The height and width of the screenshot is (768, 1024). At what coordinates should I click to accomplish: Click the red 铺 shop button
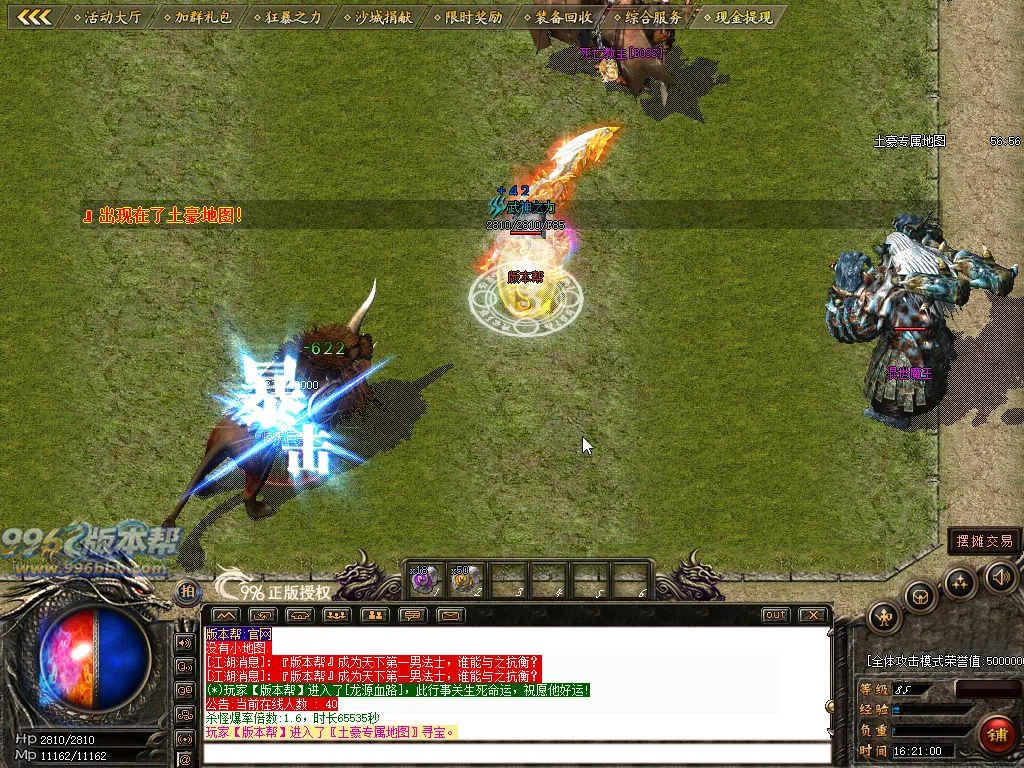tap(996, 733)
